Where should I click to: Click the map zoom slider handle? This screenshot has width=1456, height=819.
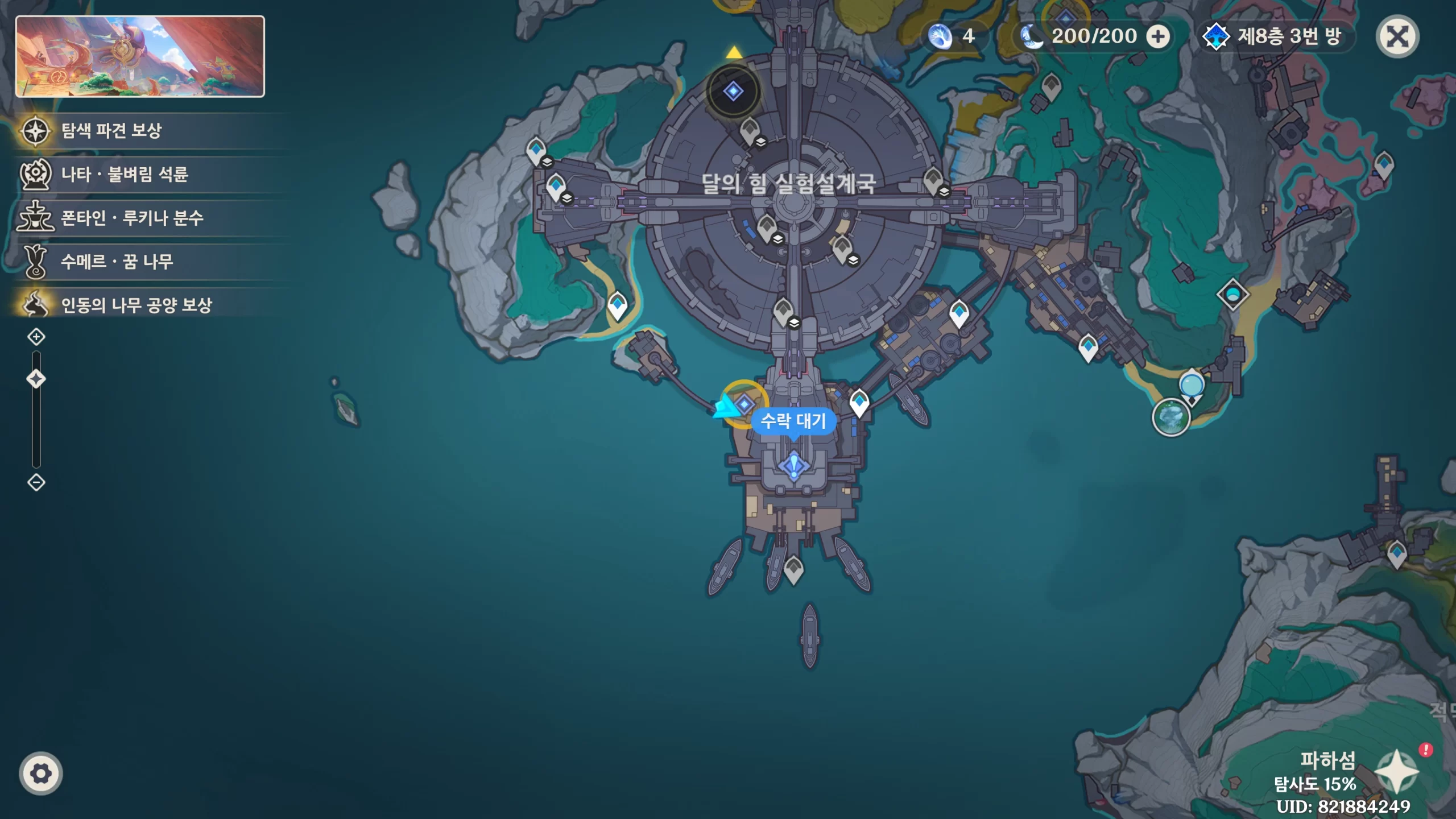pos(36,379)
